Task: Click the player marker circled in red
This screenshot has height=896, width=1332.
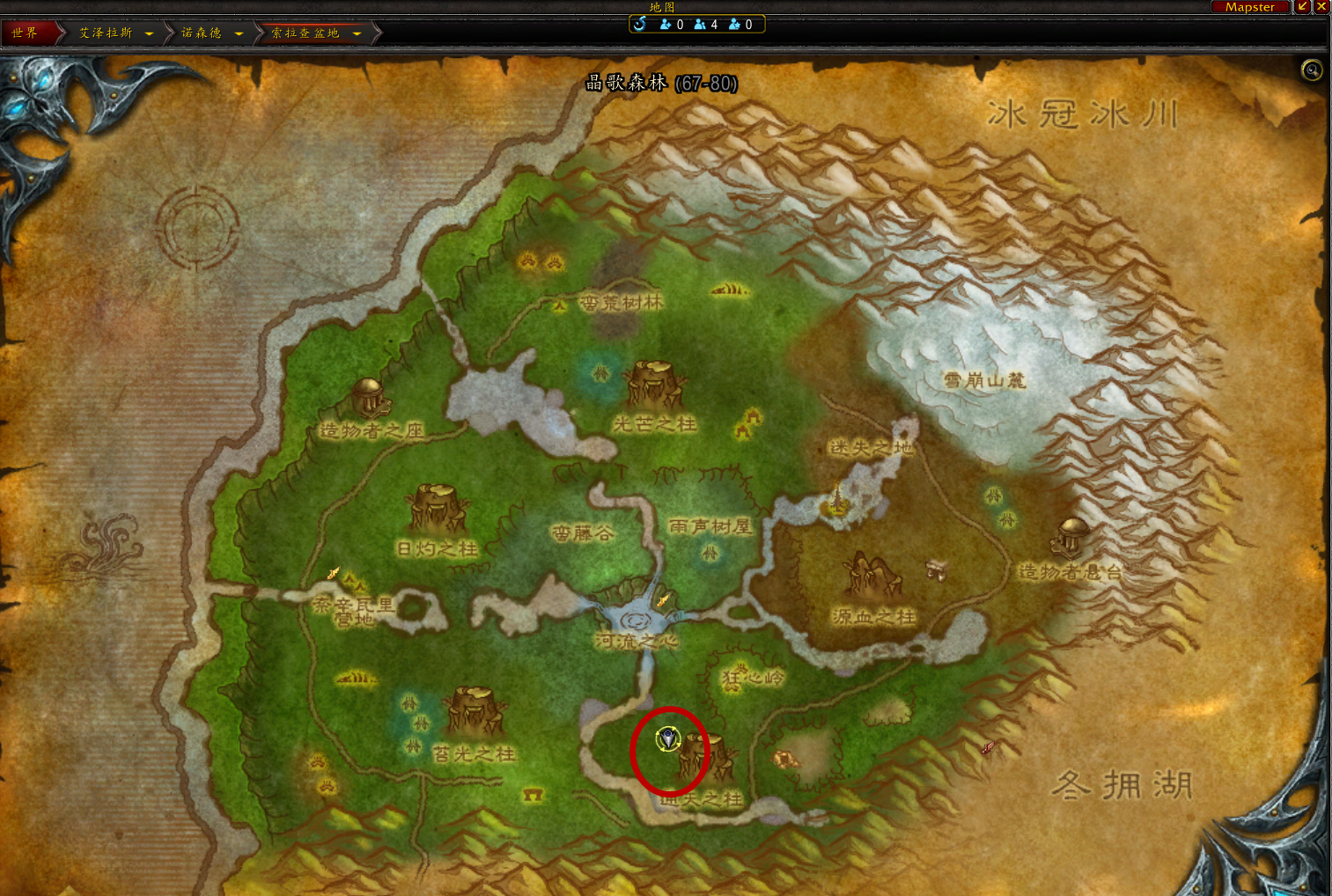Action: [668, 738]
